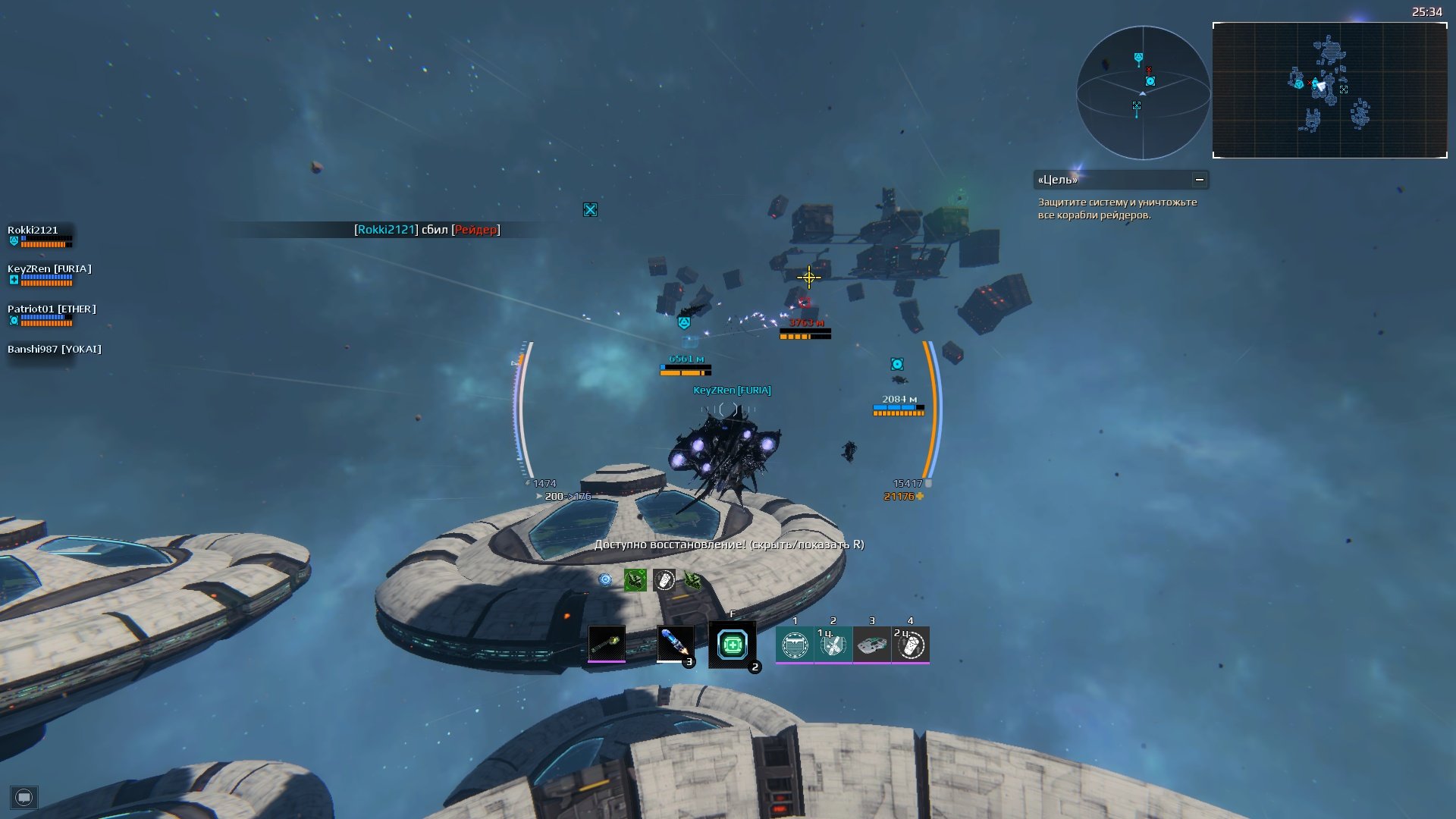The height and width of the screenshot is (819, 1456).
Task: Activate the satellite module in slot 2
Action: (x=833, y=645)
